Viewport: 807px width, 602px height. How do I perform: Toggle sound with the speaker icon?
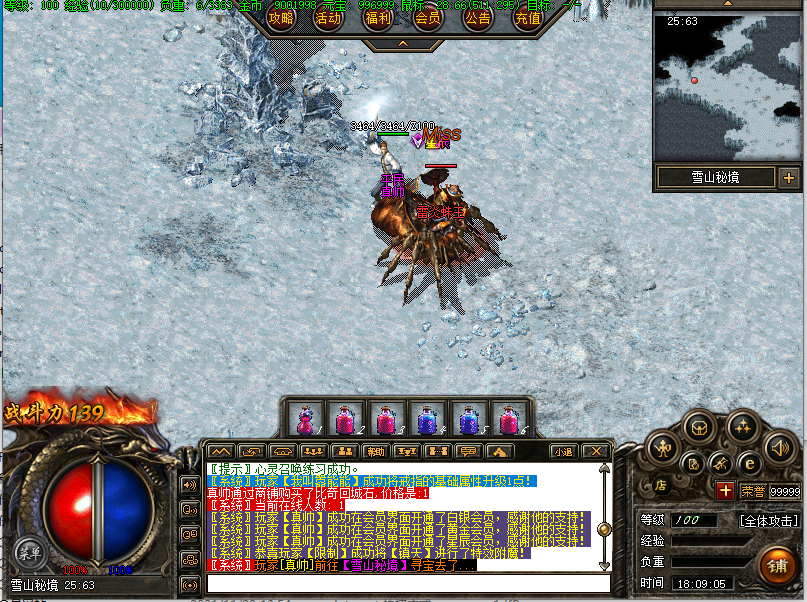(779, 447)
